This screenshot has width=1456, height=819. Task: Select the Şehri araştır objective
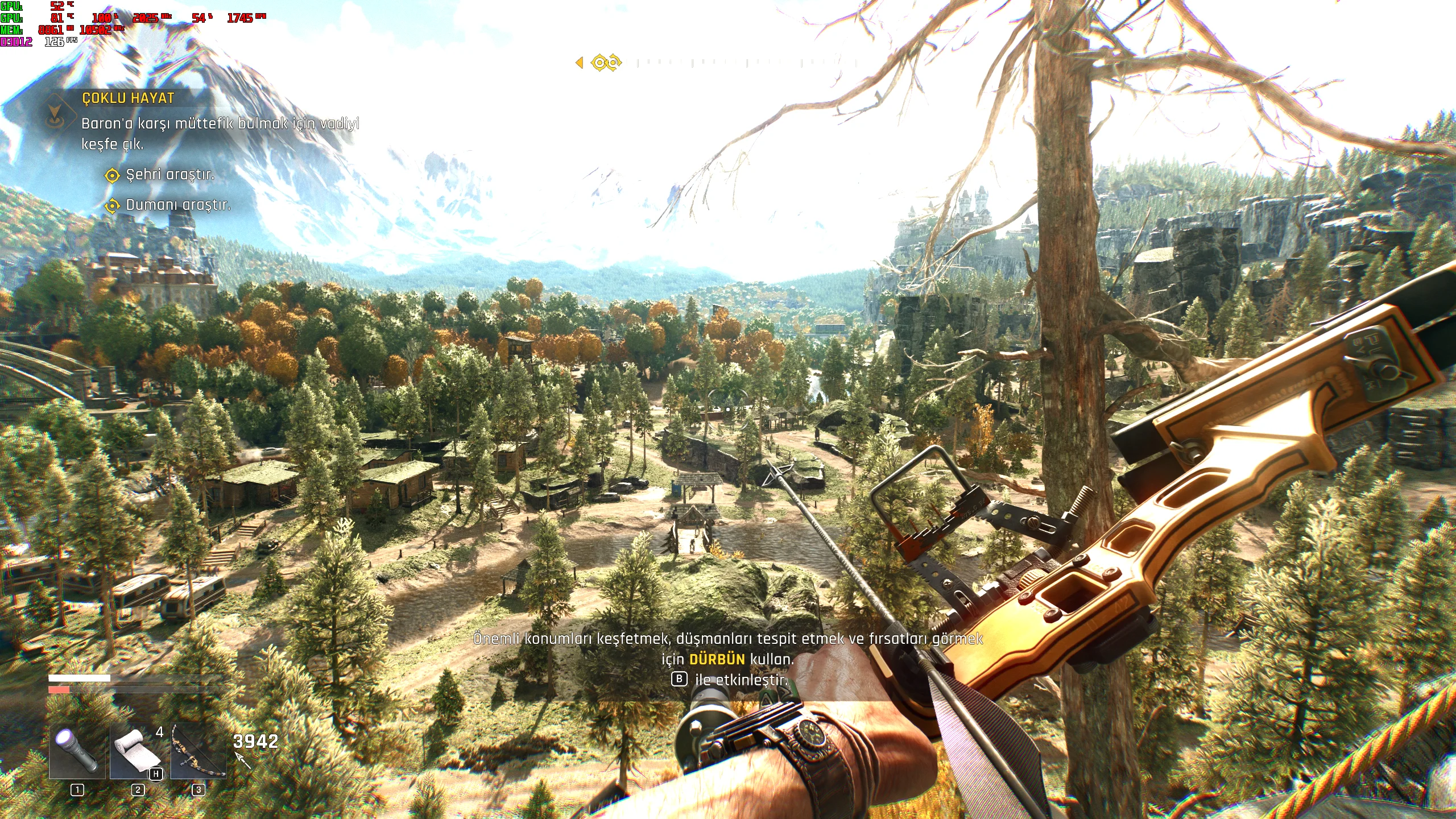[x=169, y=175]
